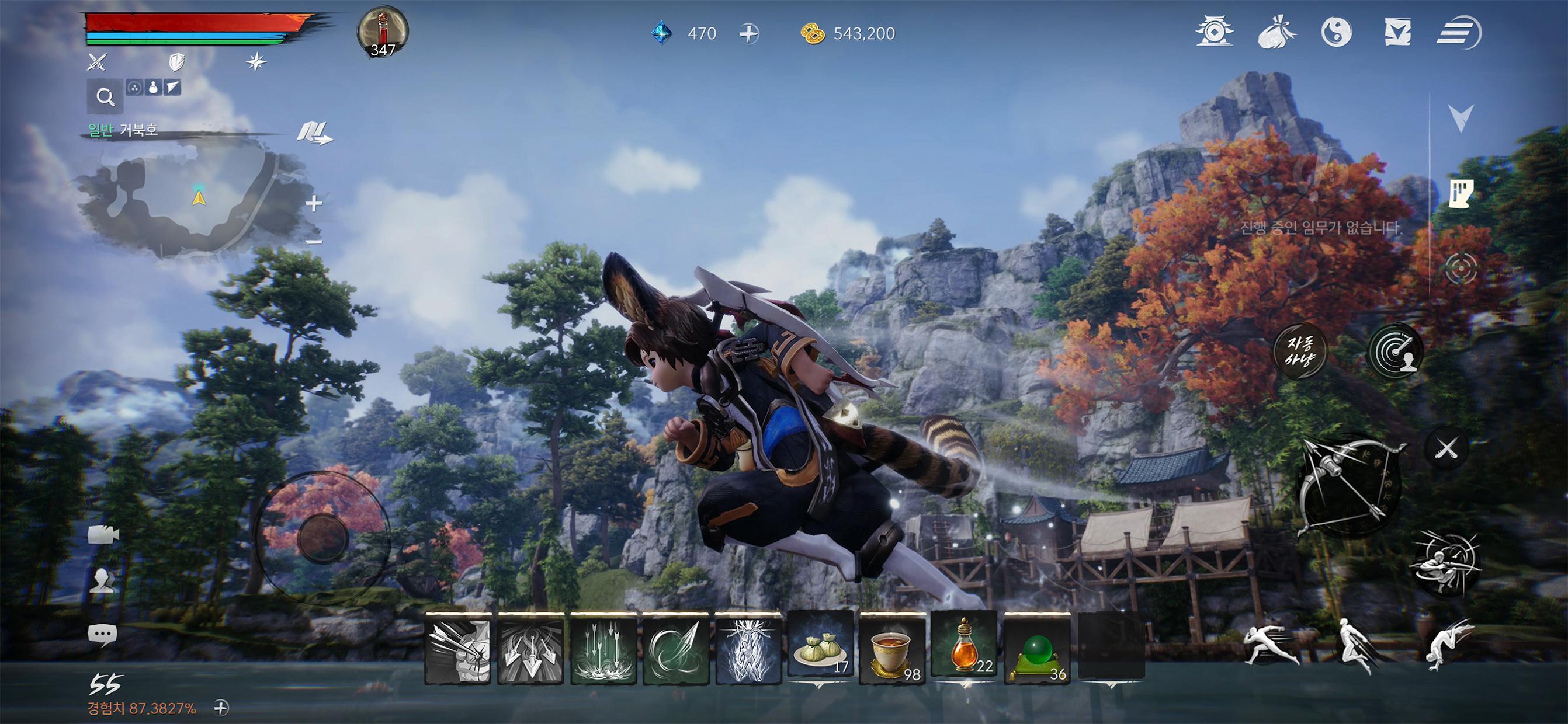Zoom in the minimap
The width and height of the screenshot is (1568, 724).
(x=314, y=203)
